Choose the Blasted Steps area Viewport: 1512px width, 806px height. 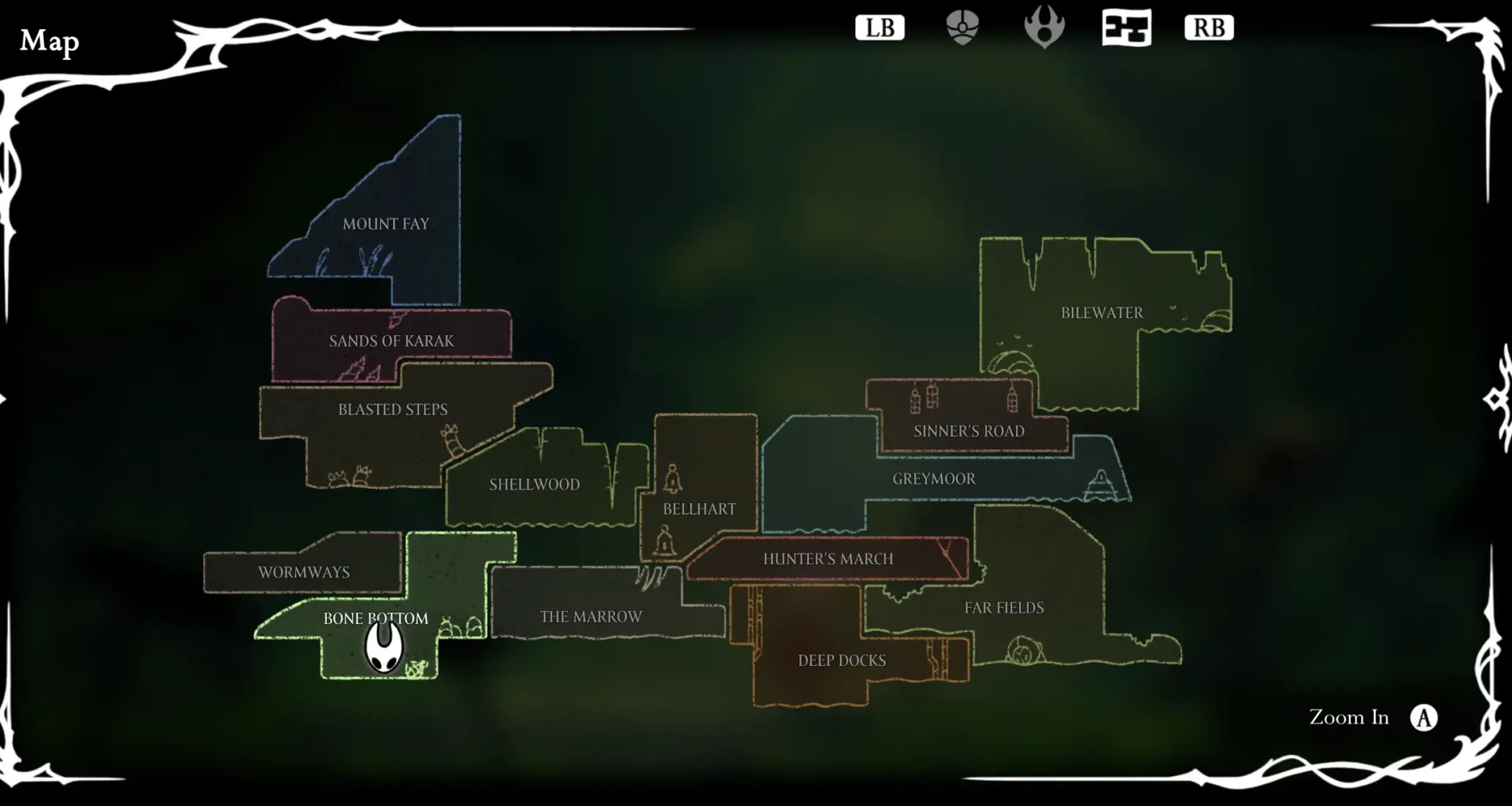pyautogui.click(x=392, y=410)
